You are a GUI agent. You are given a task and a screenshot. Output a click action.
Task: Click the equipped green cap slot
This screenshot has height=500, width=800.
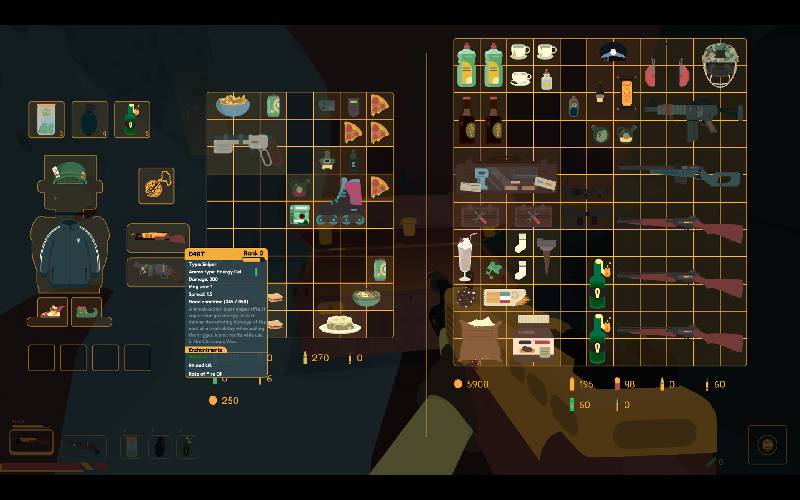70,179
